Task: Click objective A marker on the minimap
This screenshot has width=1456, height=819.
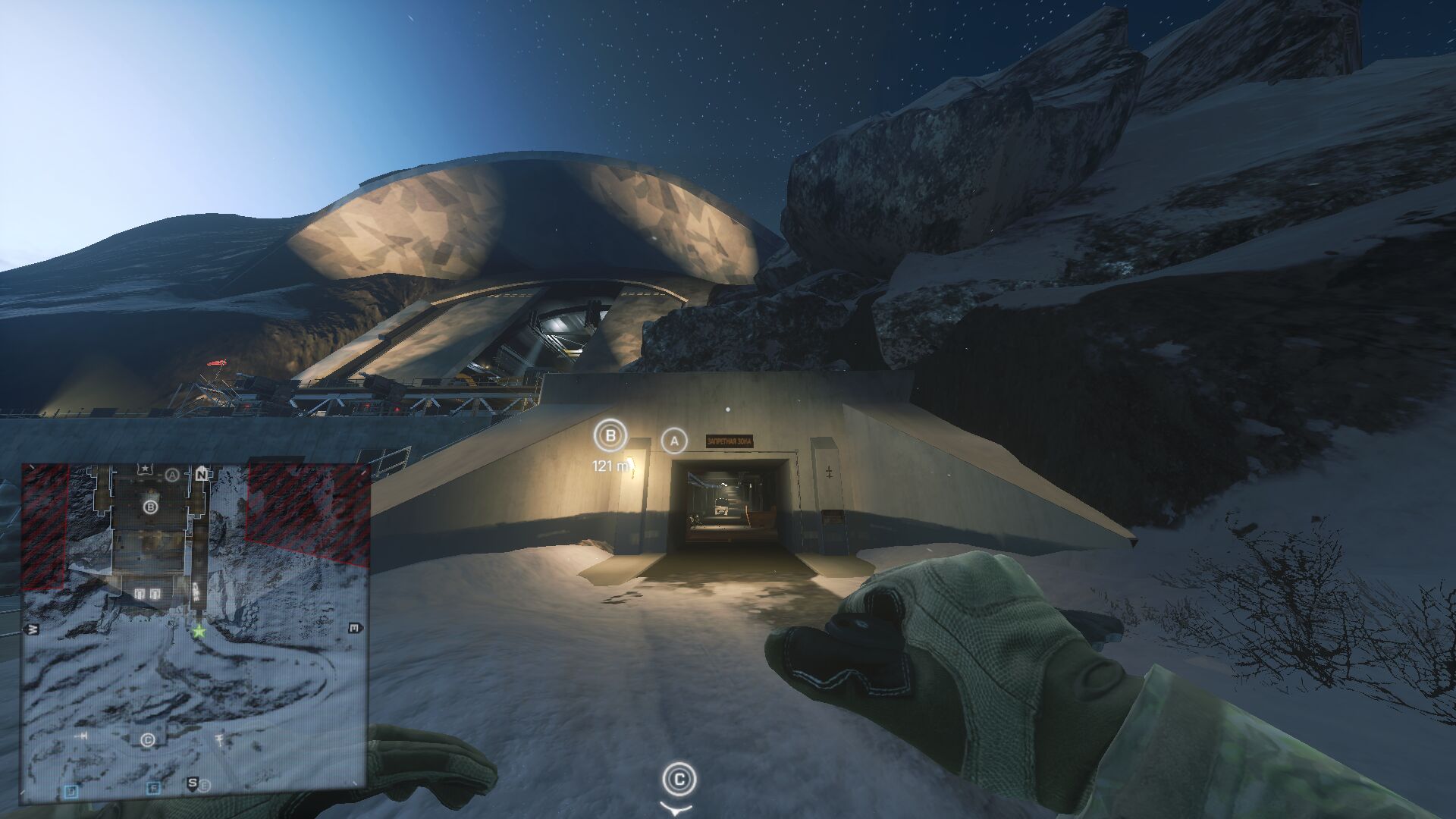Action: (x=172, y=475)
